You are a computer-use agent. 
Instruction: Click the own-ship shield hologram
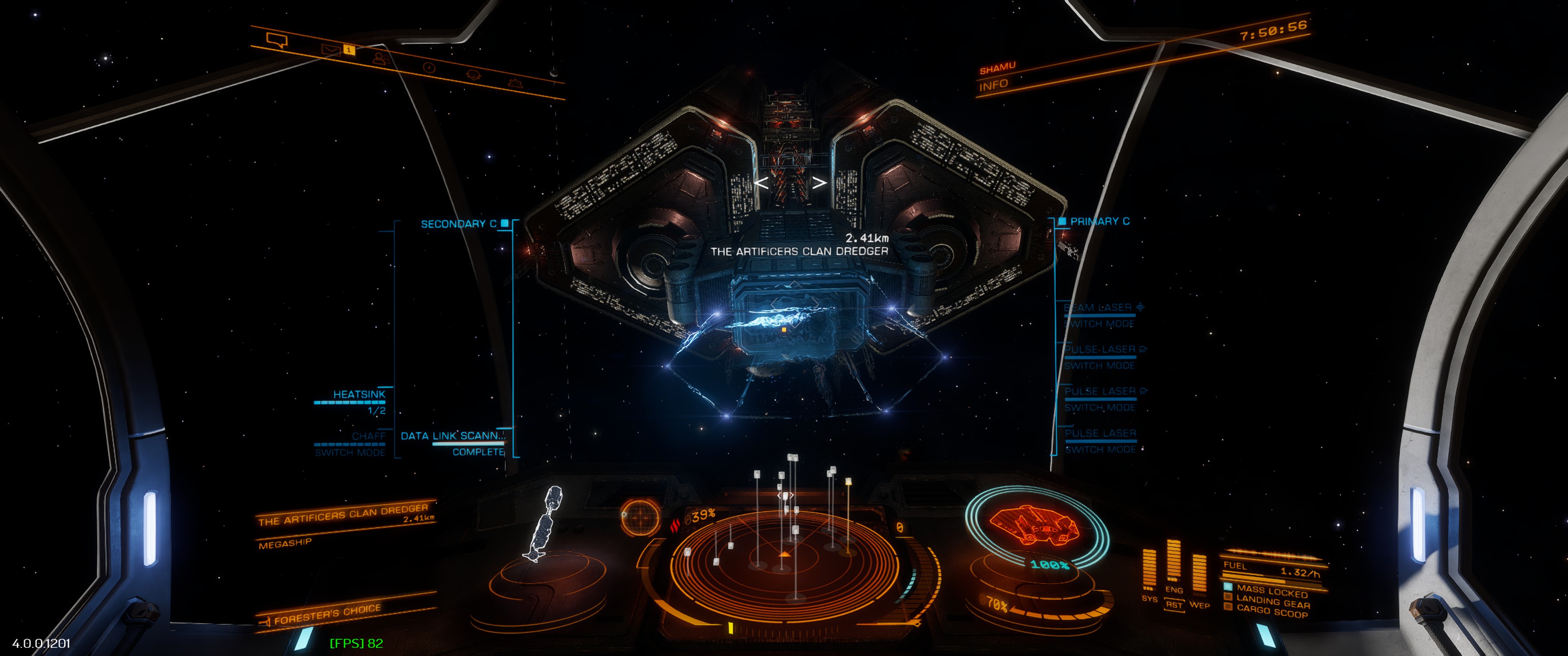point(1036,525)
